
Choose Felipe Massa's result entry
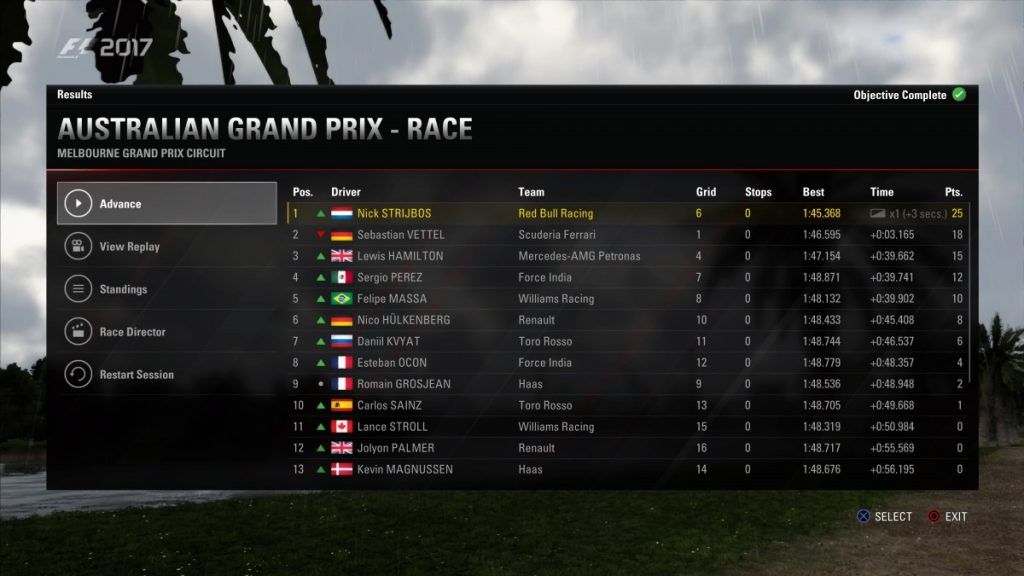pos(628,299)
